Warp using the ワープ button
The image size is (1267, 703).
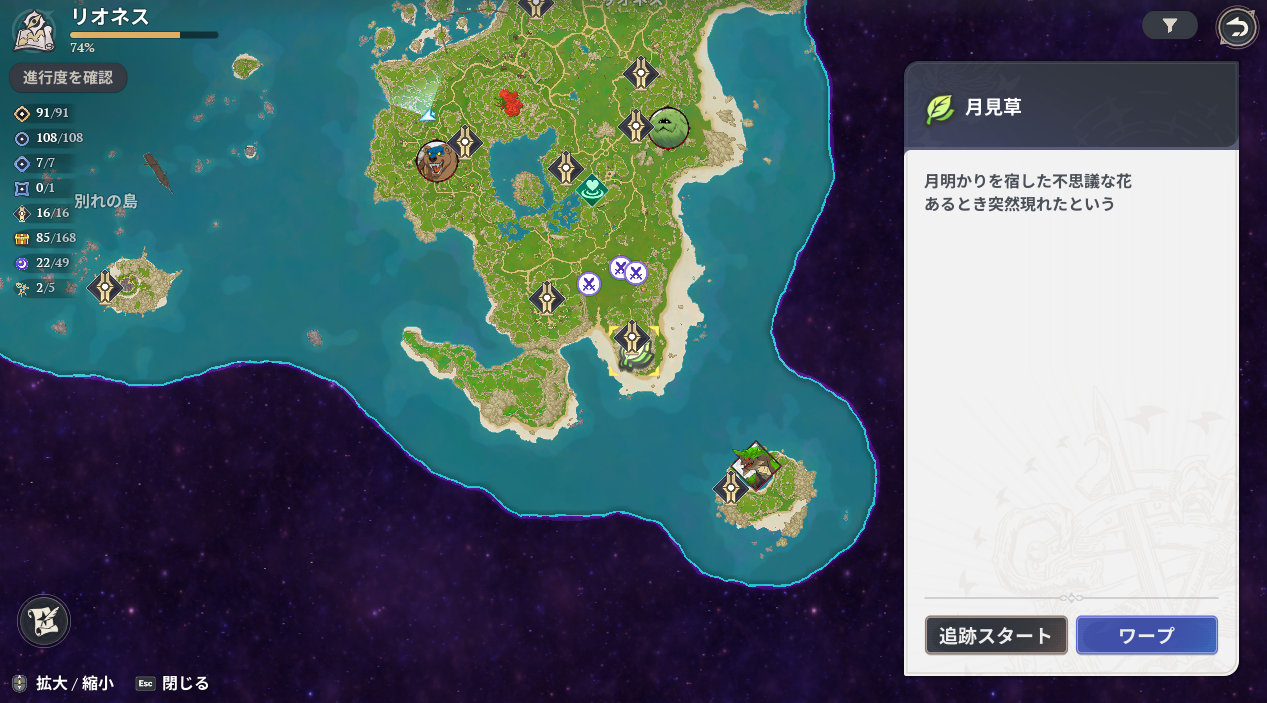[x=1146, y=636]
